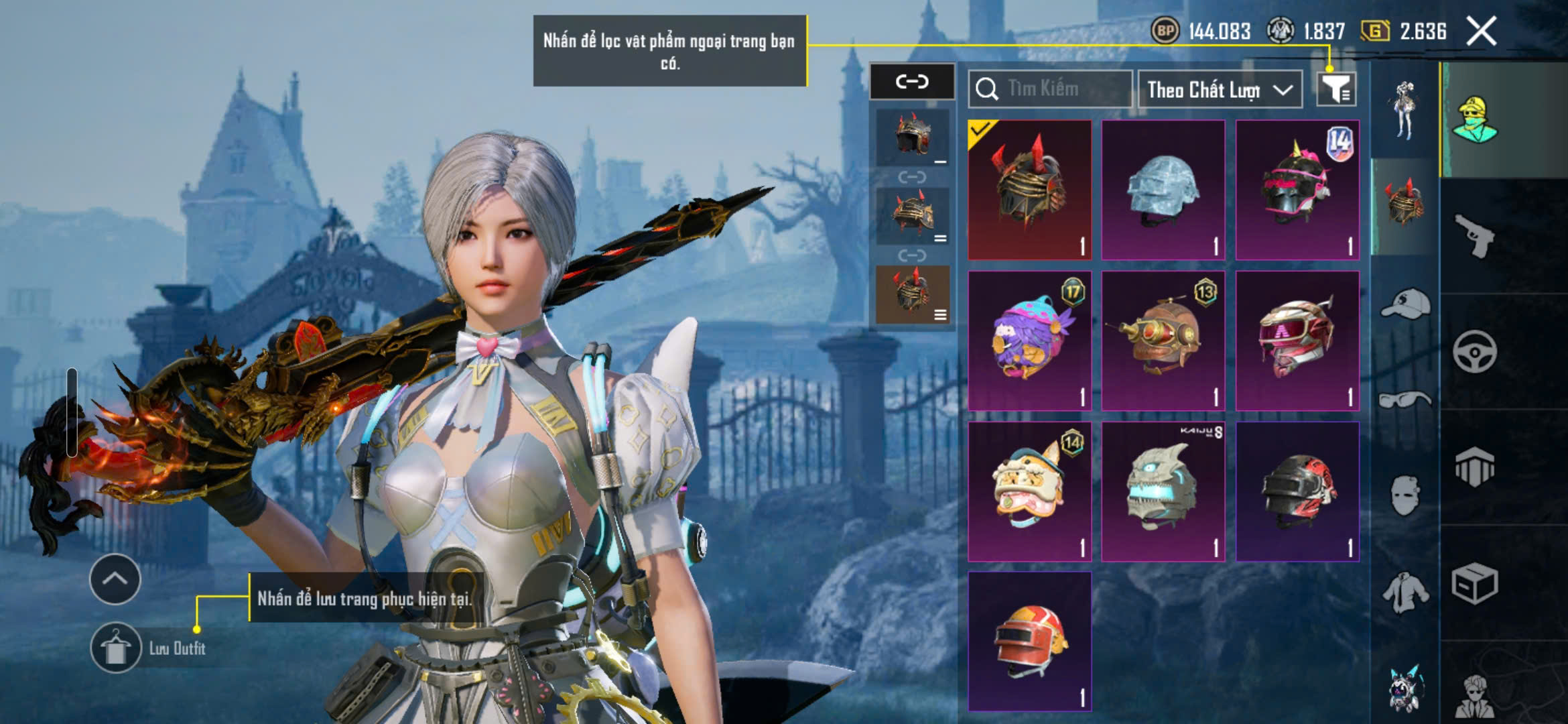The image size is (1568, 724).
Task: Select the face mask tab
Action: click(x=1405, y=496)
